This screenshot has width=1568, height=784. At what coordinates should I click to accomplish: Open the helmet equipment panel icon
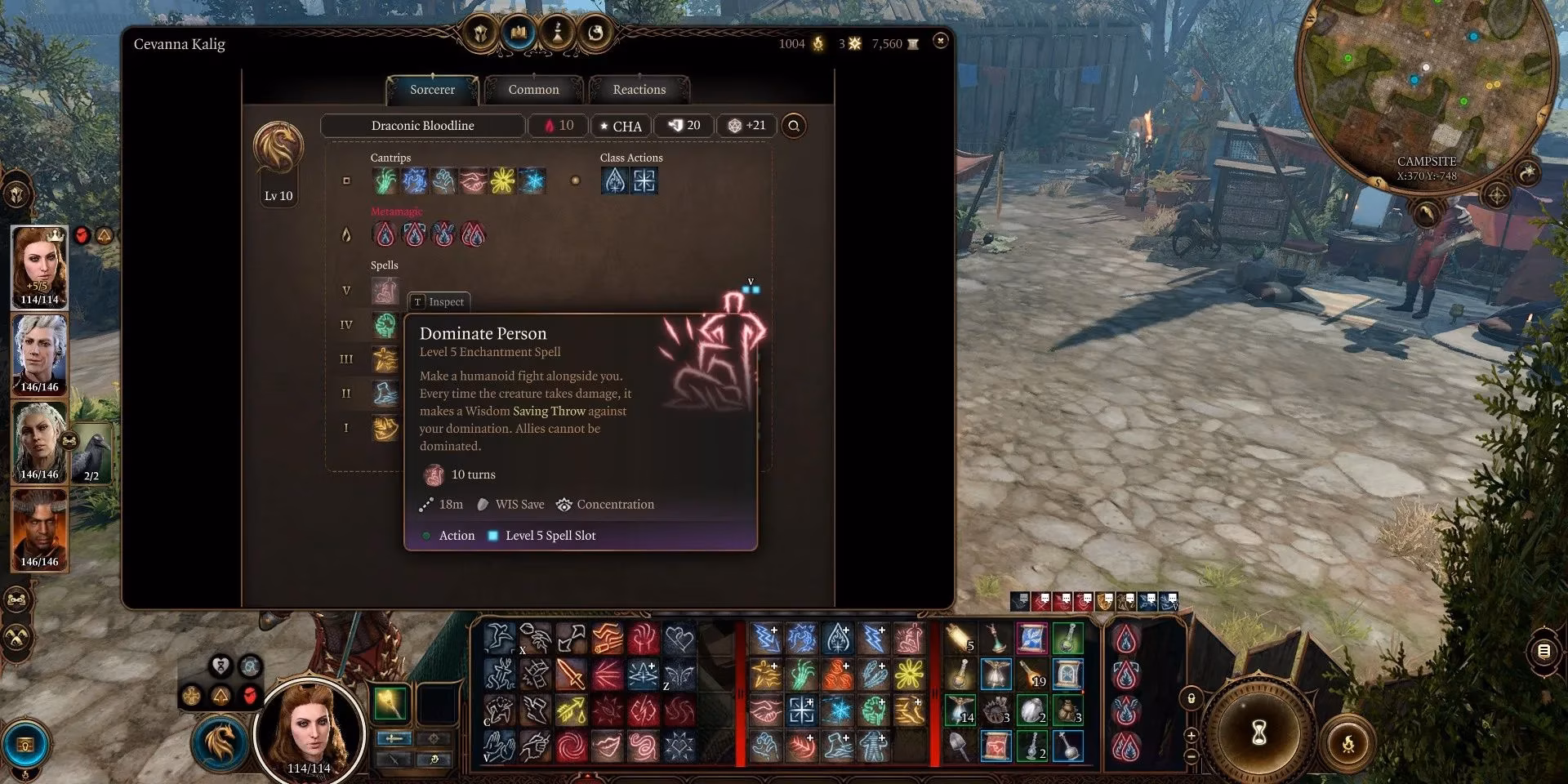482,33
